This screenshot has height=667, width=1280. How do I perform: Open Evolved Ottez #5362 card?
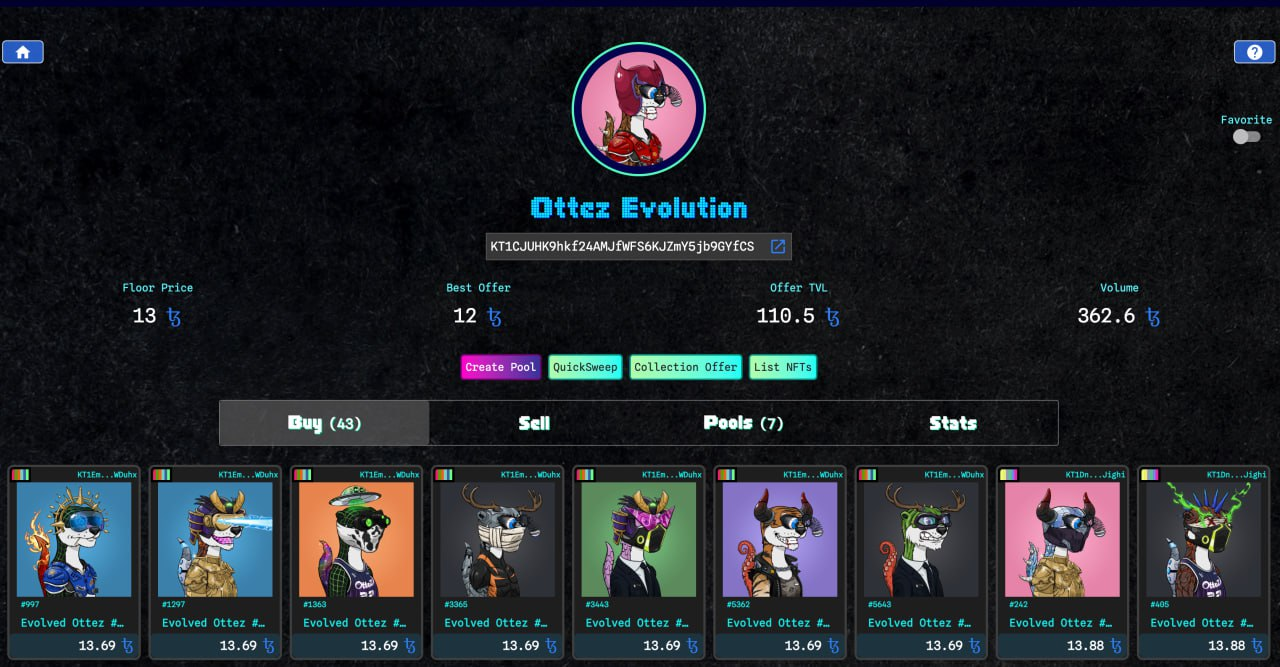click(x=779, y=540)
